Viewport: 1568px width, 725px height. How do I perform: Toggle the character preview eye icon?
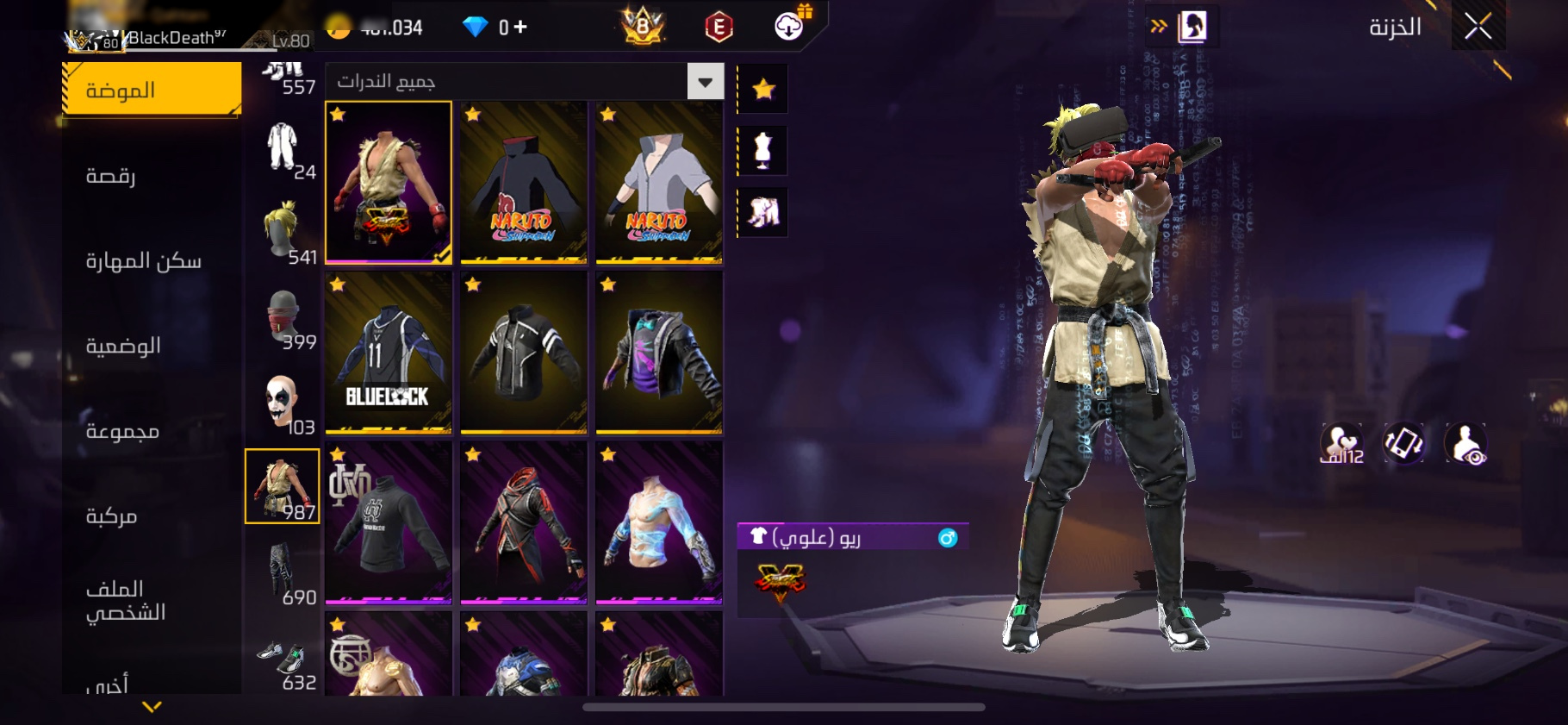point(1465,443)
